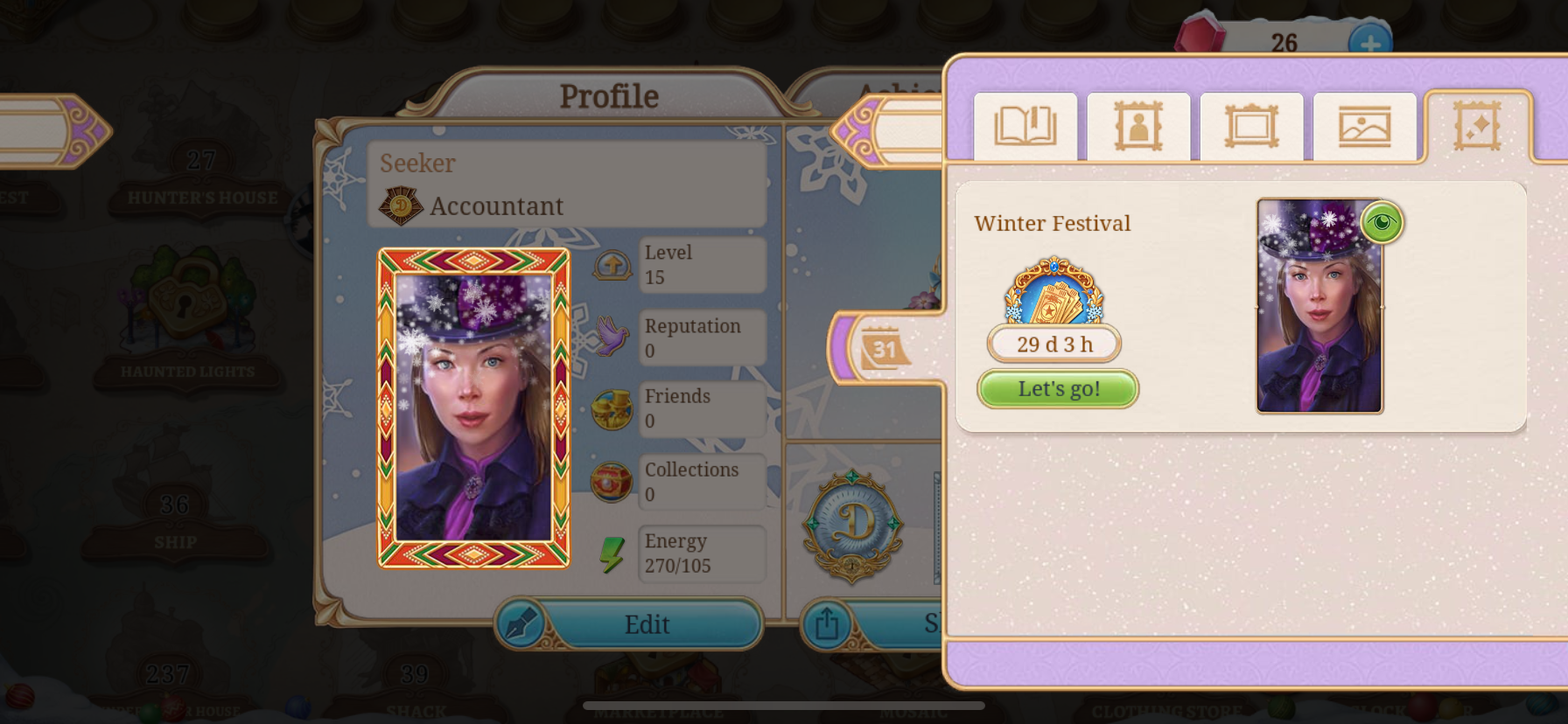The width and height of the screenshot is (1568, 724).
Task: Open the Profile tab
Action: click(x=609, y=96)
